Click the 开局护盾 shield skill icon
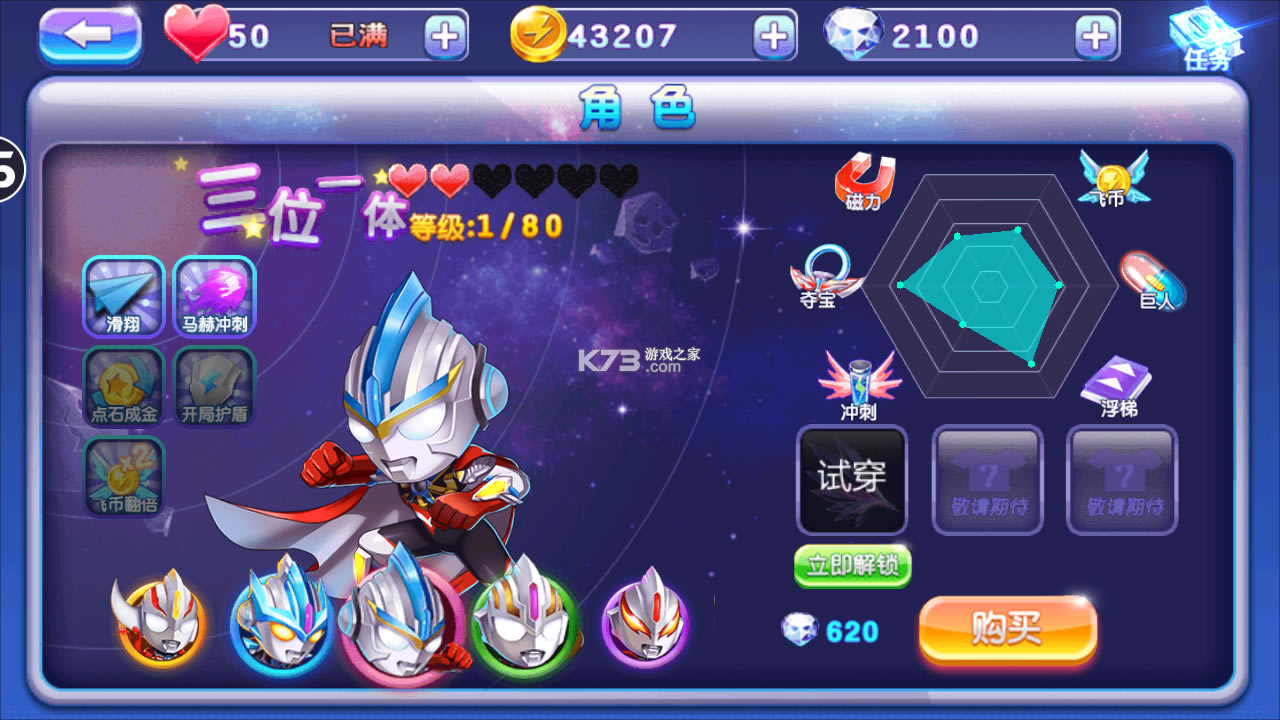This screenshot has height=720, width=1280. coord(214,387)
